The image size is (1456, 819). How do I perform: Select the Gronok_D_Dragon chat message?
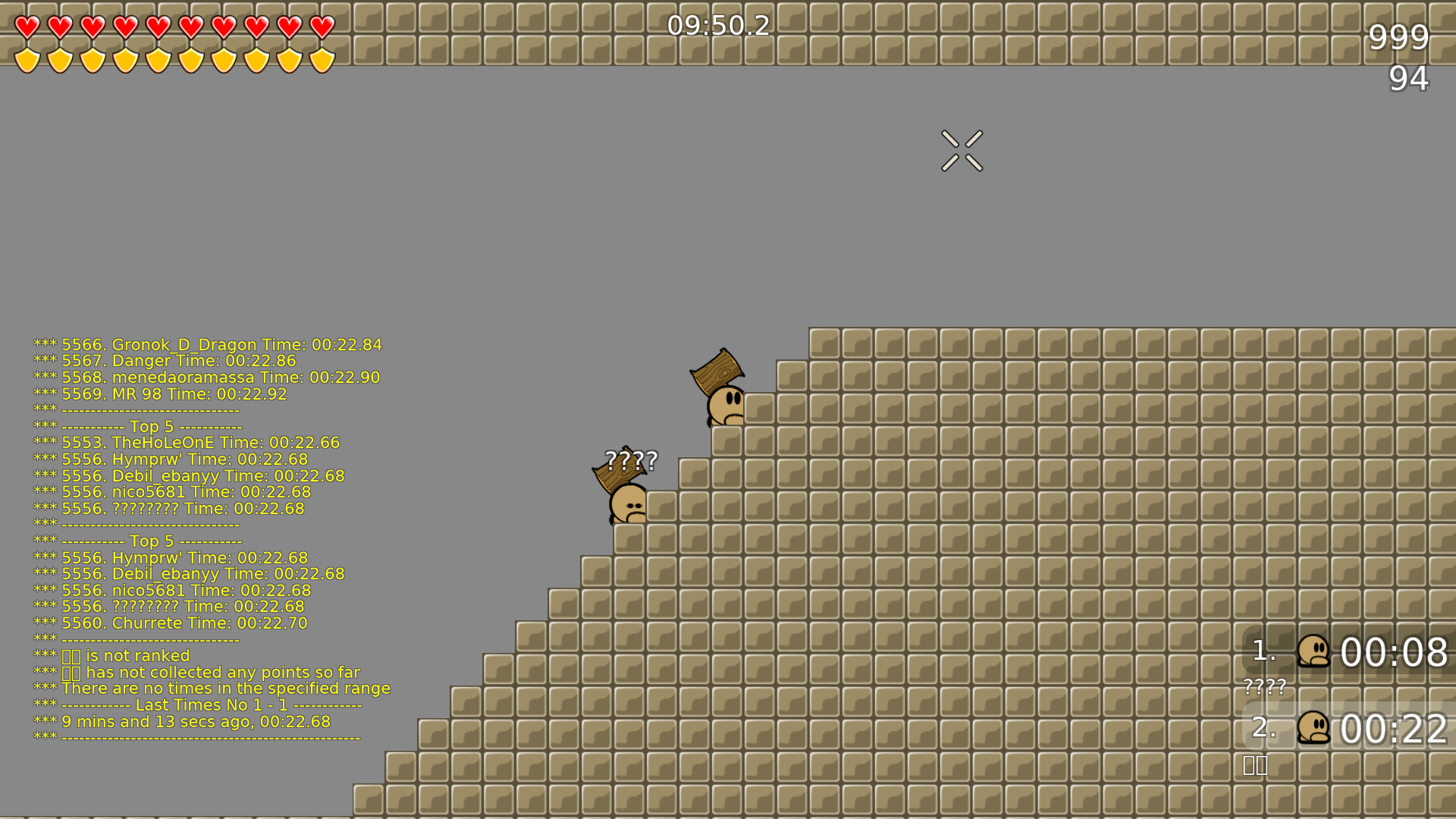[x=209, y=344]
